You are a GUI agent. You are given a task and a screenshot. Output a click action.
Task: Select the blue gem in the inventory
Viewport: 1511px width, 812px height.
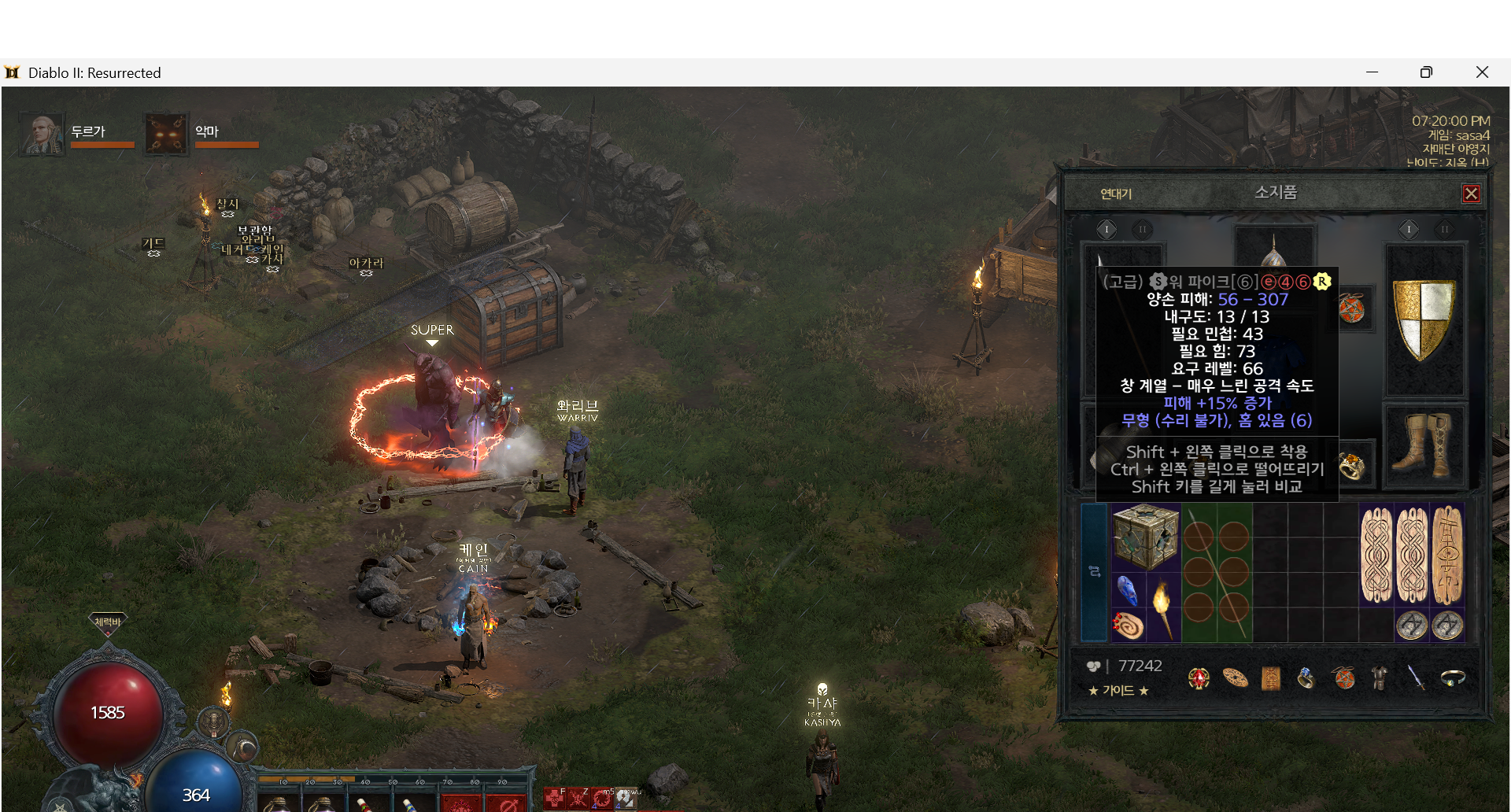[1127, 590]
